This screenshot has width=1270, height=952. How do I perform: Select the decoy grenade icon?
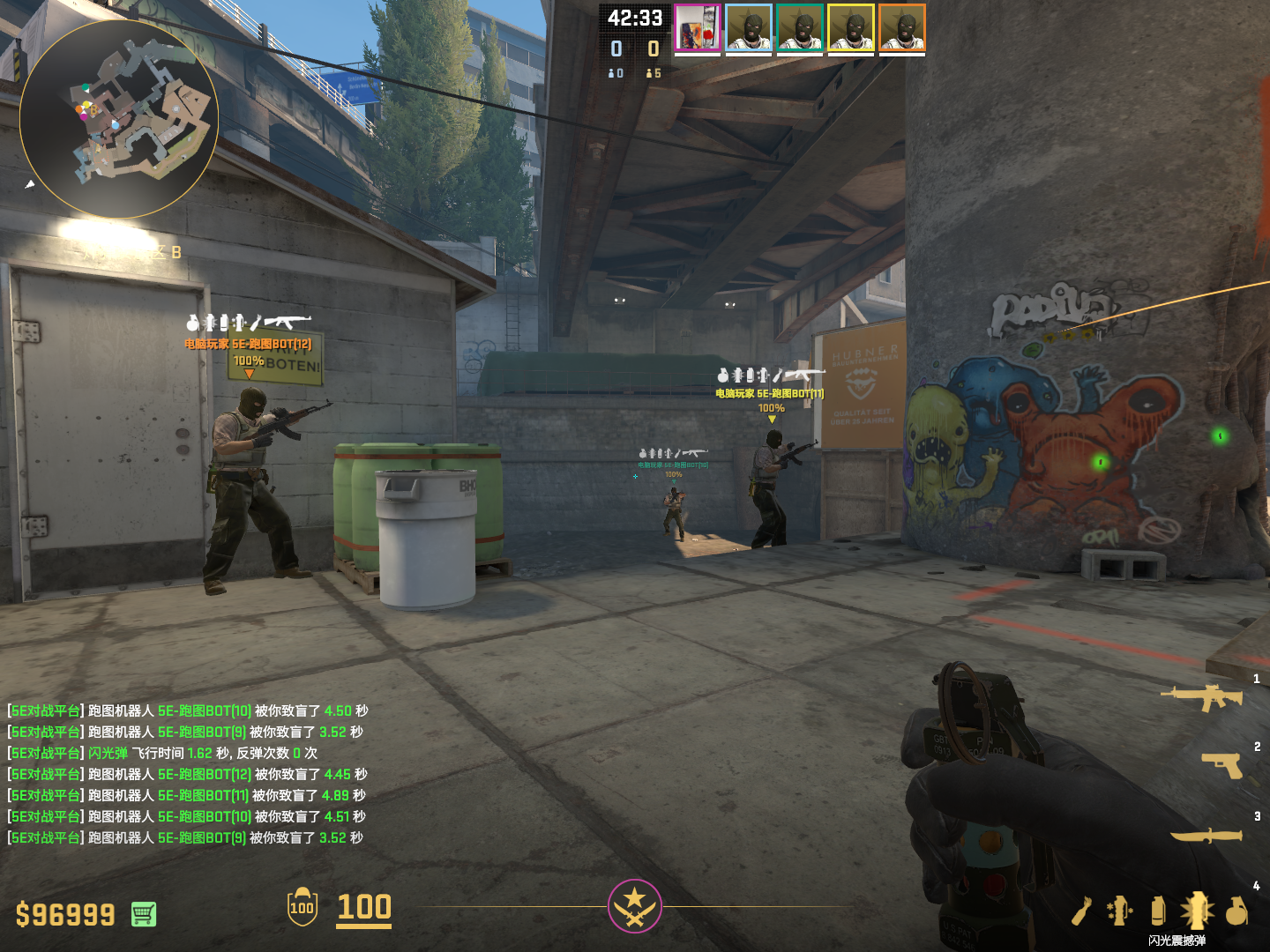pyautogui.click(x=1120, y=911)
